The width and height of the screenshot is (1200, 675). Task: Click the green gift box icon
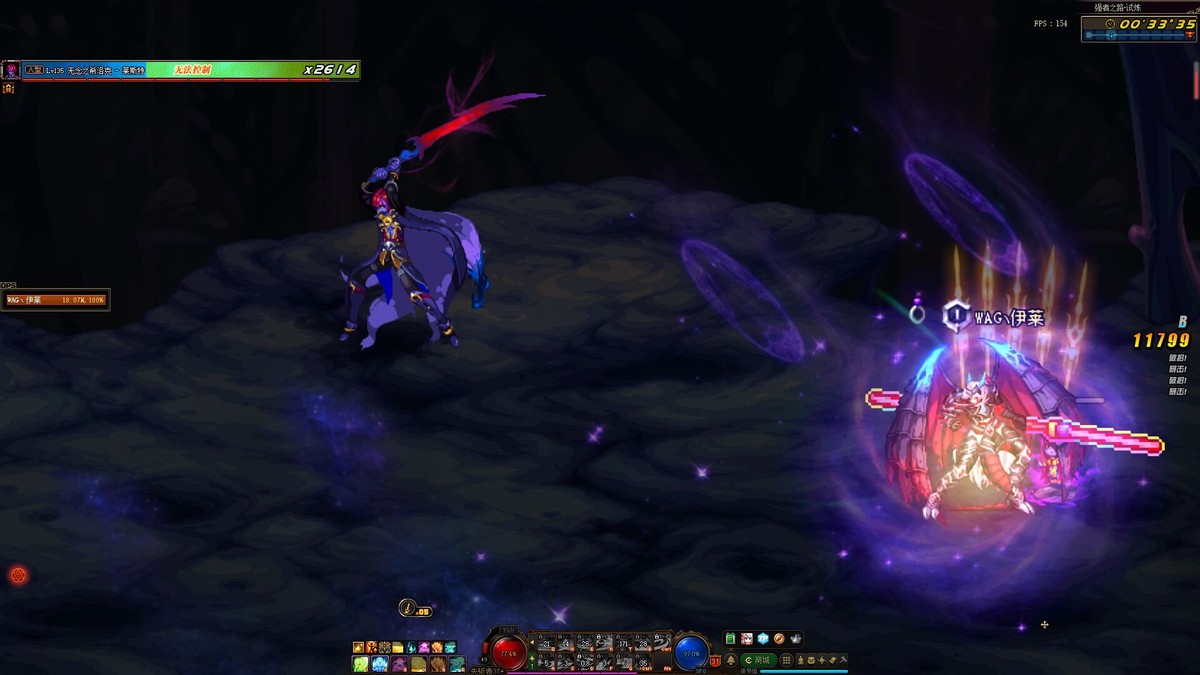tap(731, 639)
